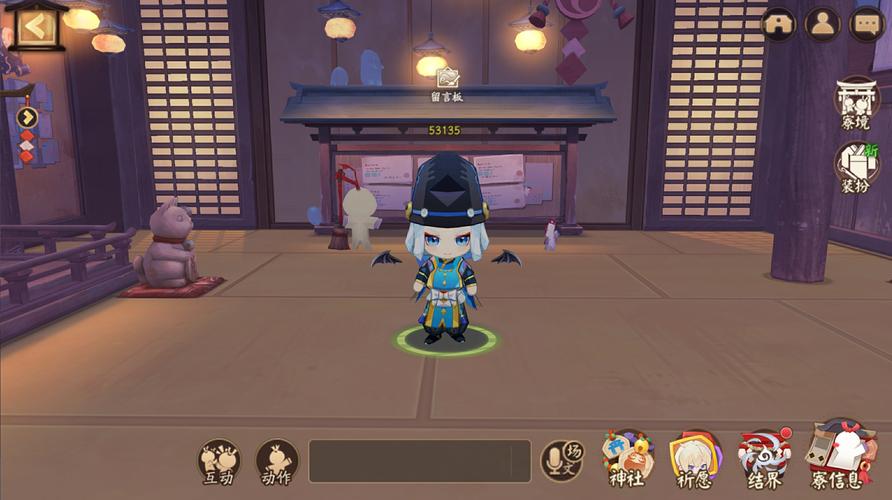This screenshot has height=500, width=892.
Task: Toggle the microphone voice/text input button
Action: [561, 460]
